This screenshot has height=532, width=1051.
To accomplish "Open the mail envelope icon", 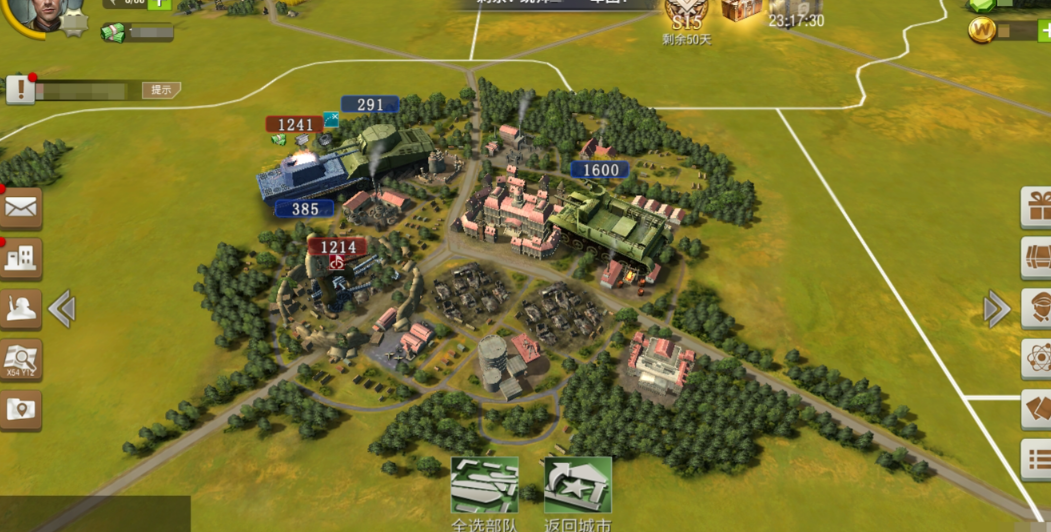I will tap(21, 208).
